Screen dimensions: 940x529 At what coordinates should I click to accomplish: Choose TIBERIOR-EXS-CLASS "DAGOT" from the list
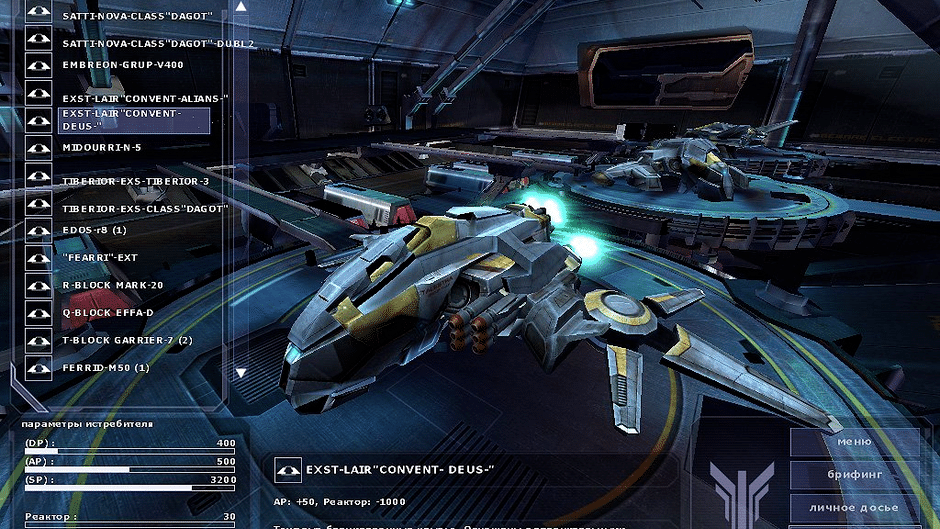pos(145,209)
